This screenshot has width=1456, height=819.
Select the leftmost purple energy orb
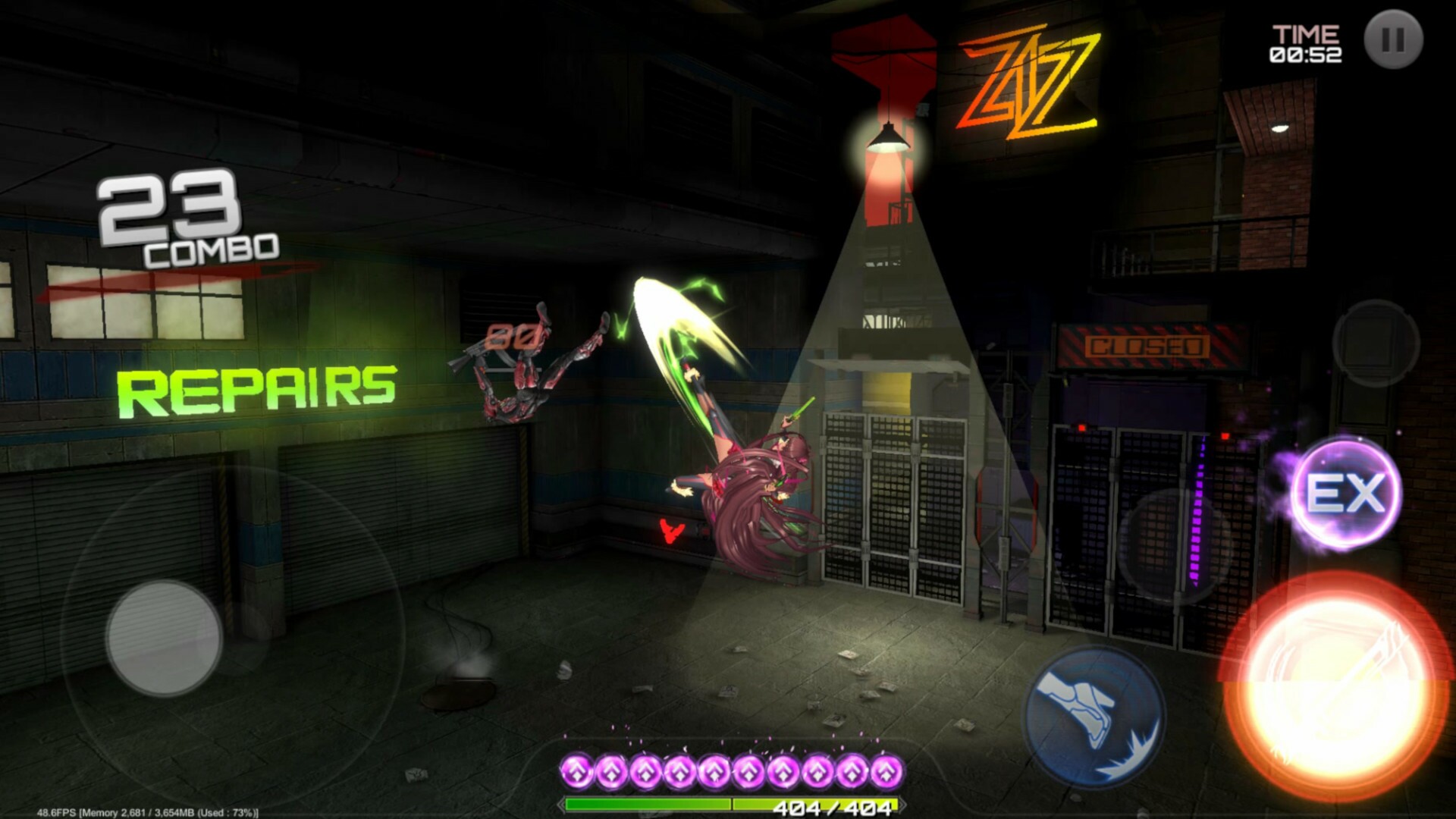[x=579, y=770]
